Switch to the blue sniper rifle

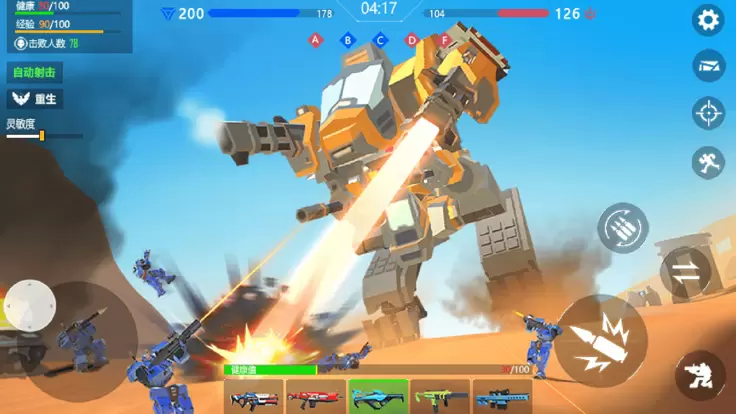501,397
